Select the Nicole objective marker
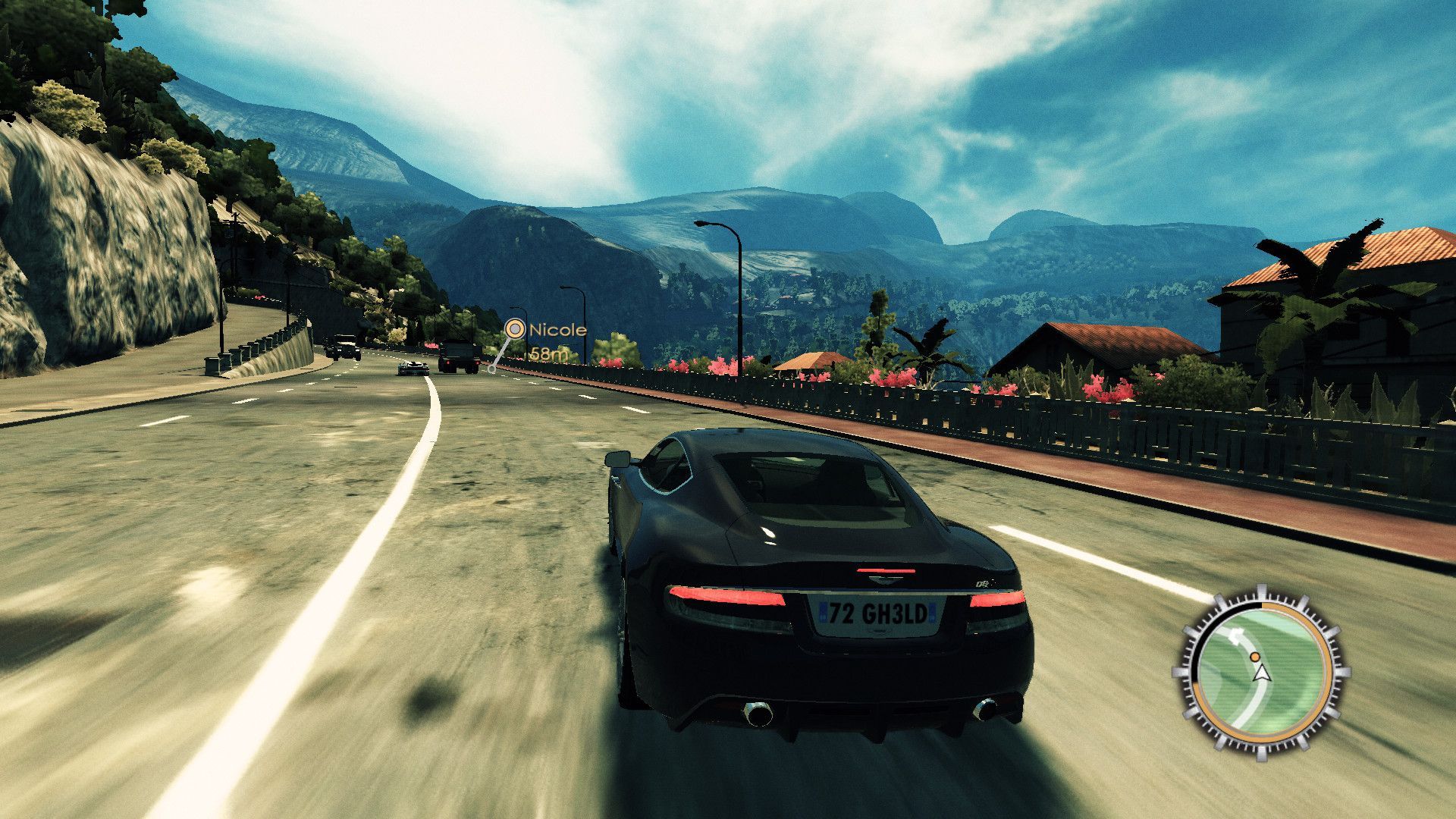 click(x=515, y=329)
